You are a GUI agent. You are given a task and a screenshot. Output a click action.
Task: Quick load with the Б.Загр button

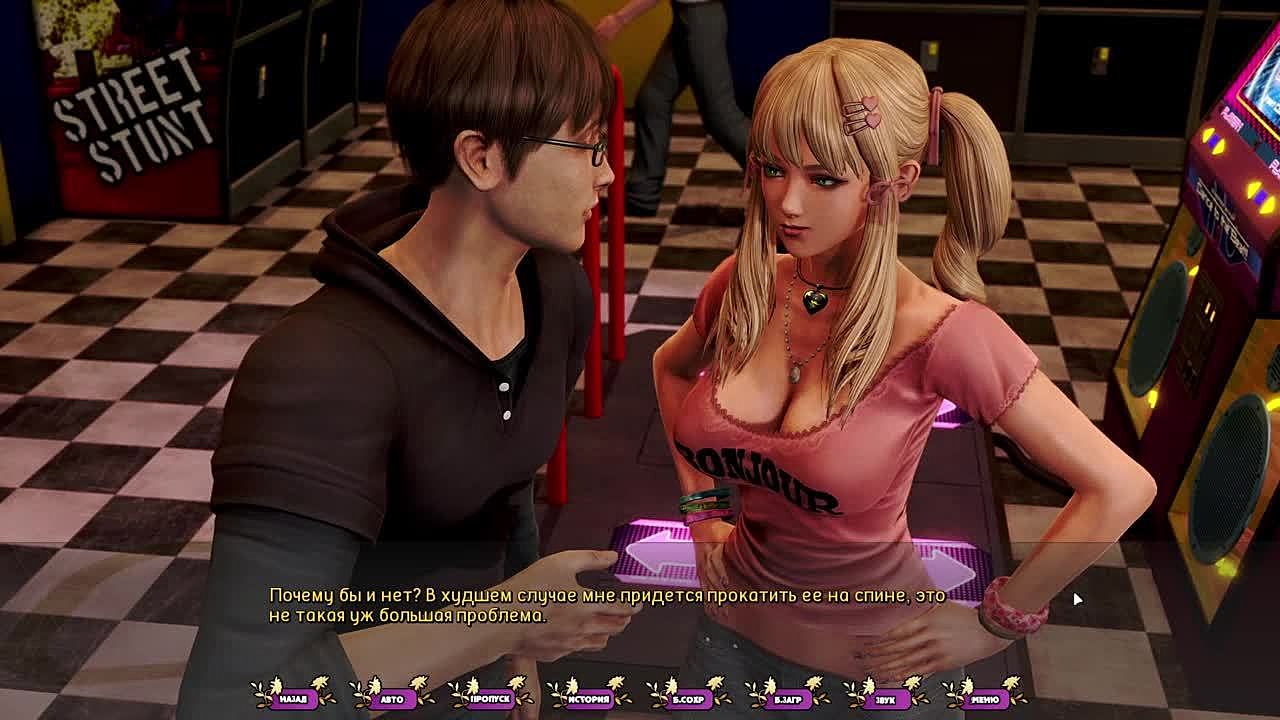point(788,698)
